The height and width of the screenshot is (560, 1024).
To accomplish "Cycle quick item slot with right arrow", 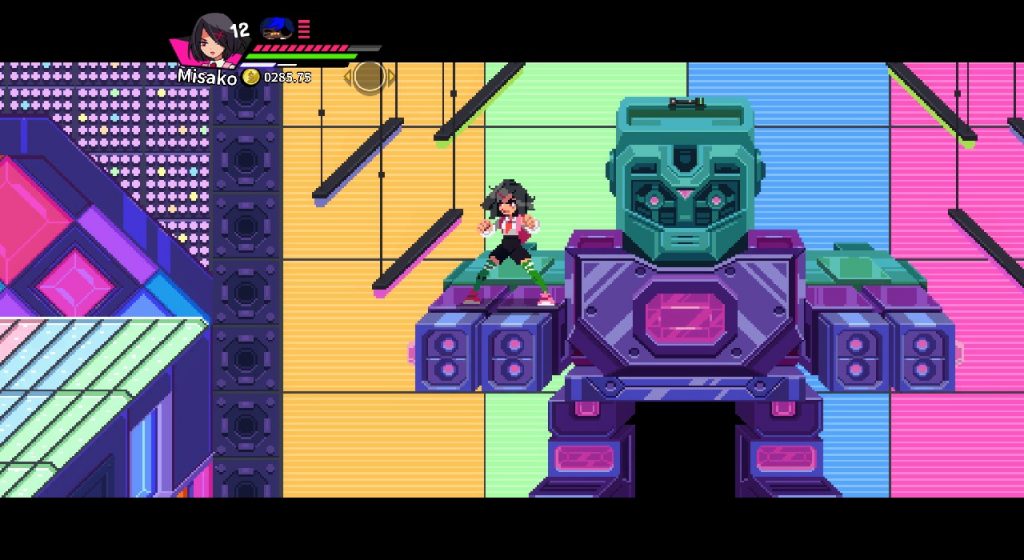I will (390, 76).
